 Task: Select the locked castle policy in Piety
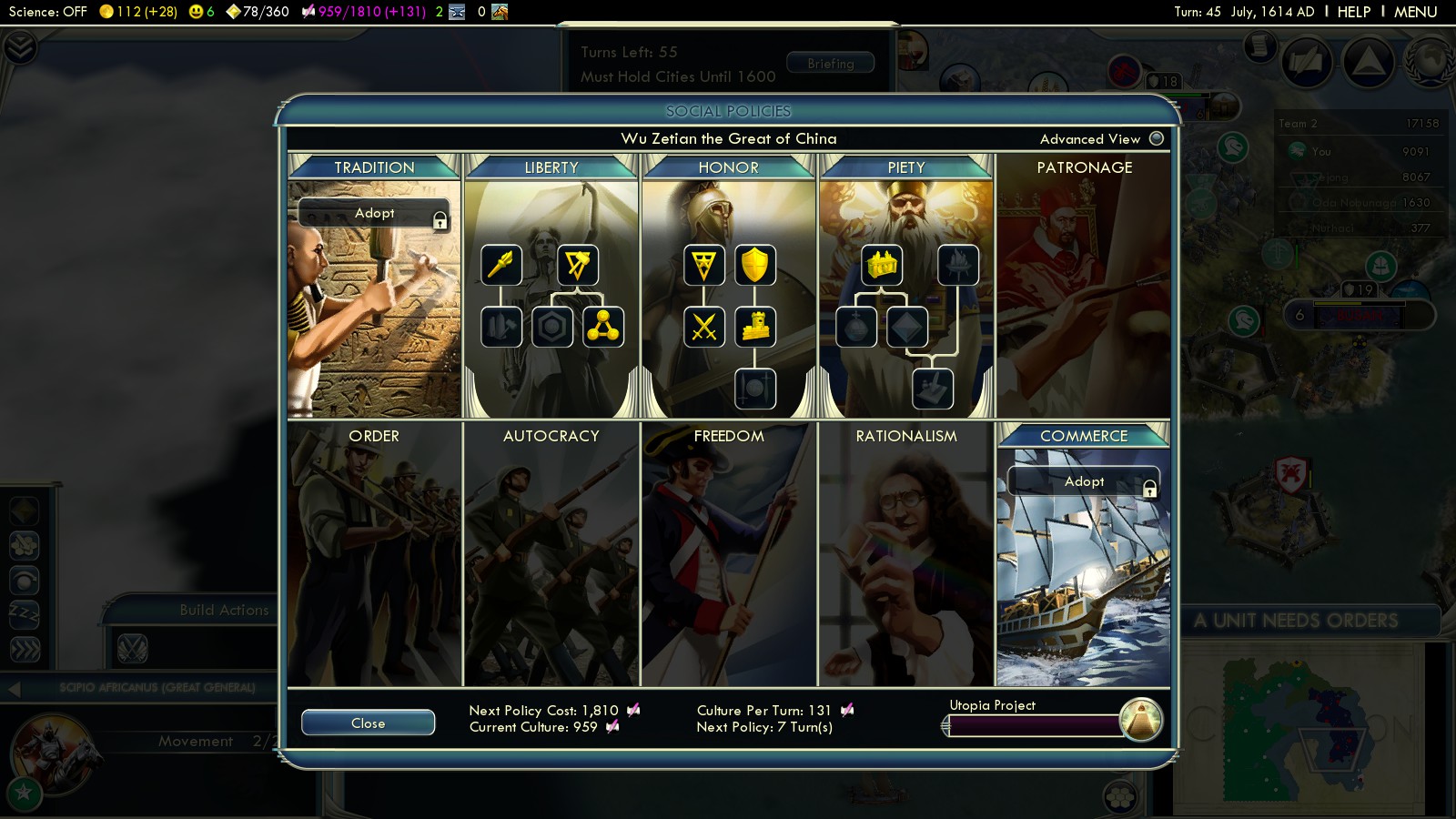click(x=958, y=265)
